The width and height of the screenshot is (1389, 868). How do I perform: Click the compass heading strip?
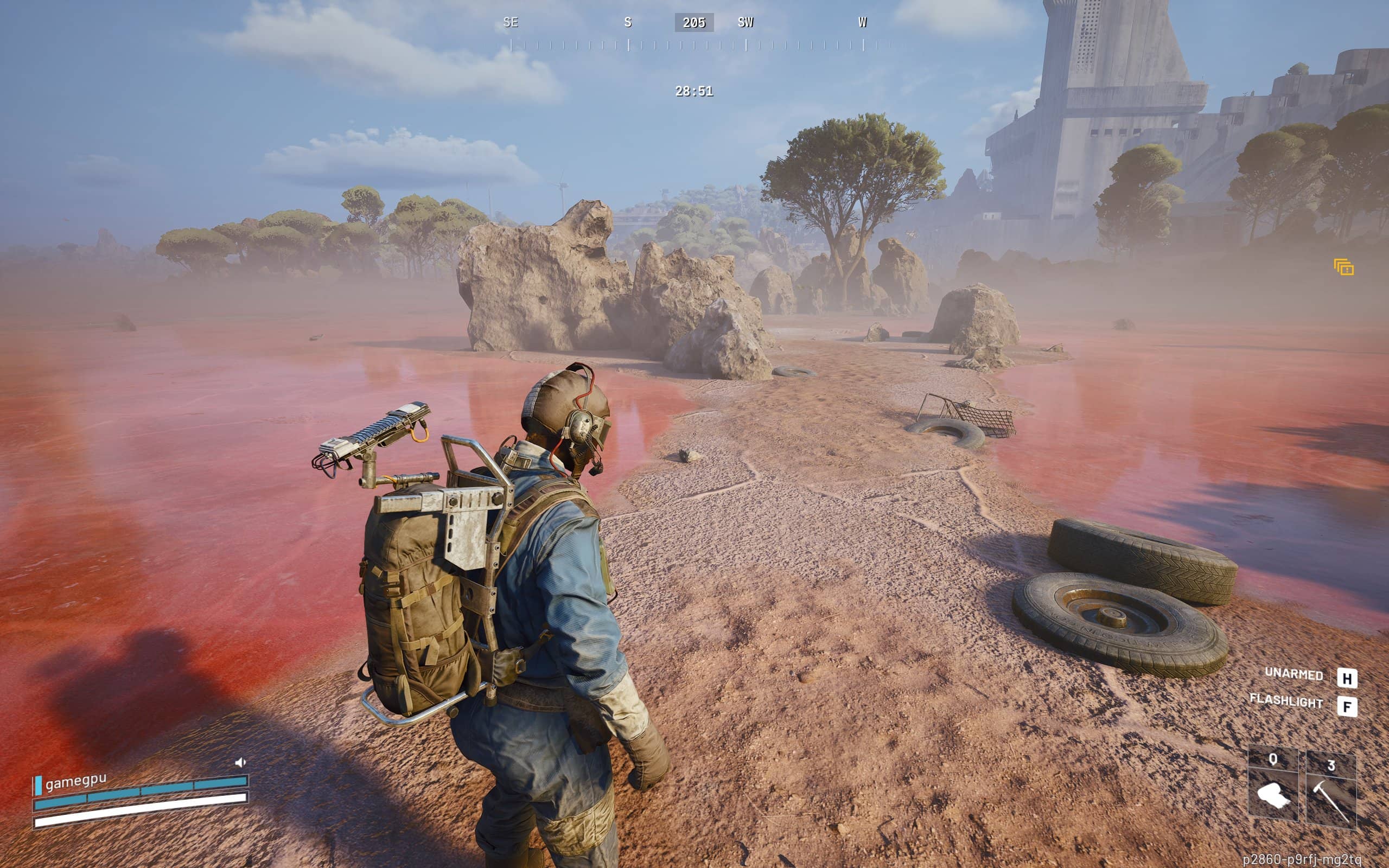pos(693,33)
